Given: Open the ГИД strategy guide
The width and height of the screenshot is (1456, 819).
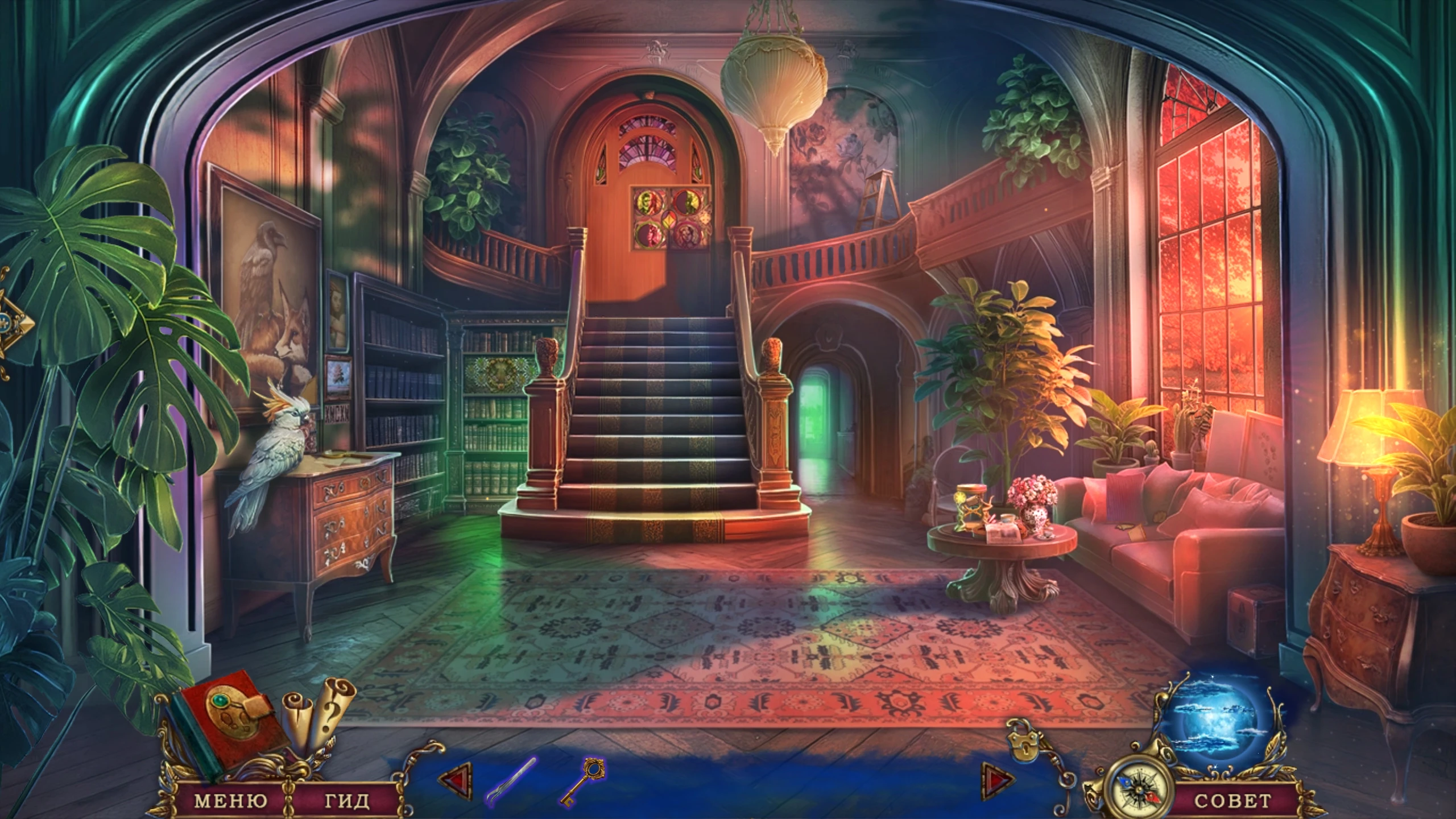Looking at the screenshot, I should [x=346, y=801].
